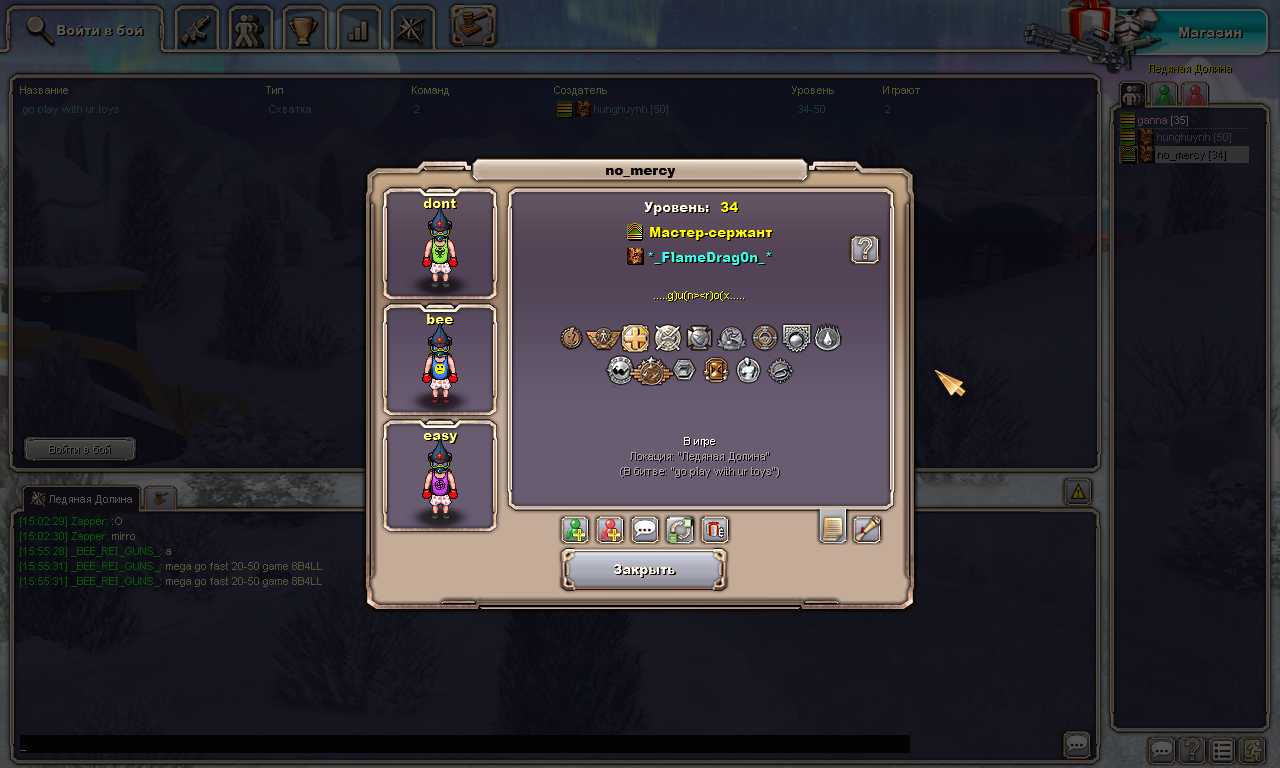
Task: Switch to the document page profile tab
Action: pos(832,528)
